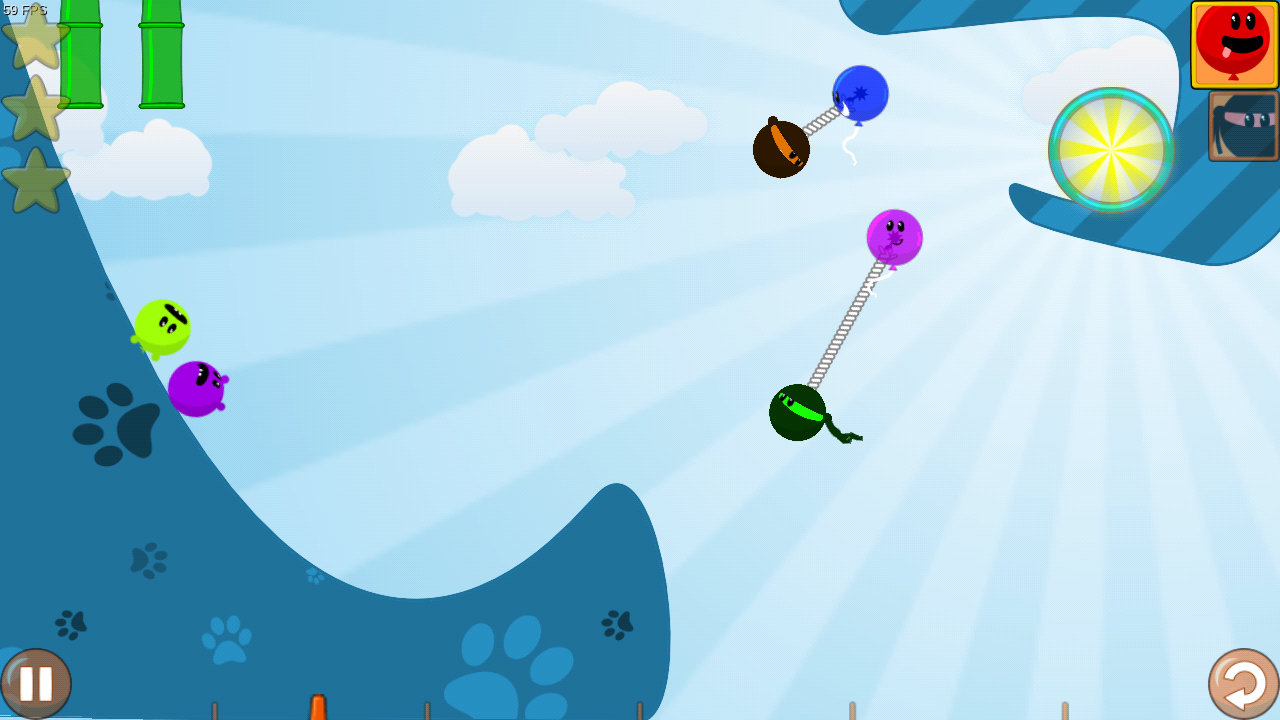Click the restart arrow button

pos(1241,683)
